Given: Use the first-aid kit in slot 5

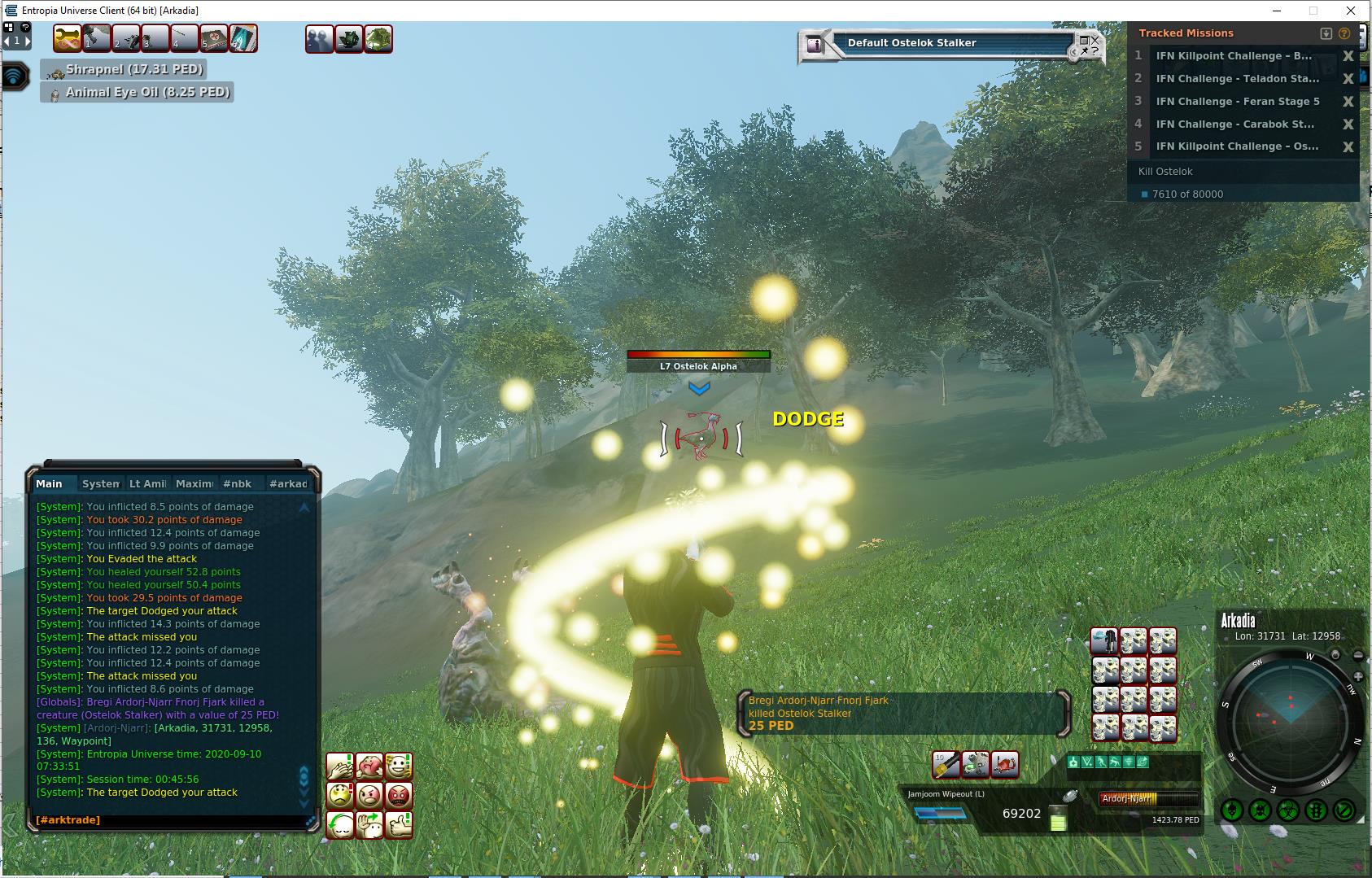Looking at the screenshot, I should tap(213, 38).
